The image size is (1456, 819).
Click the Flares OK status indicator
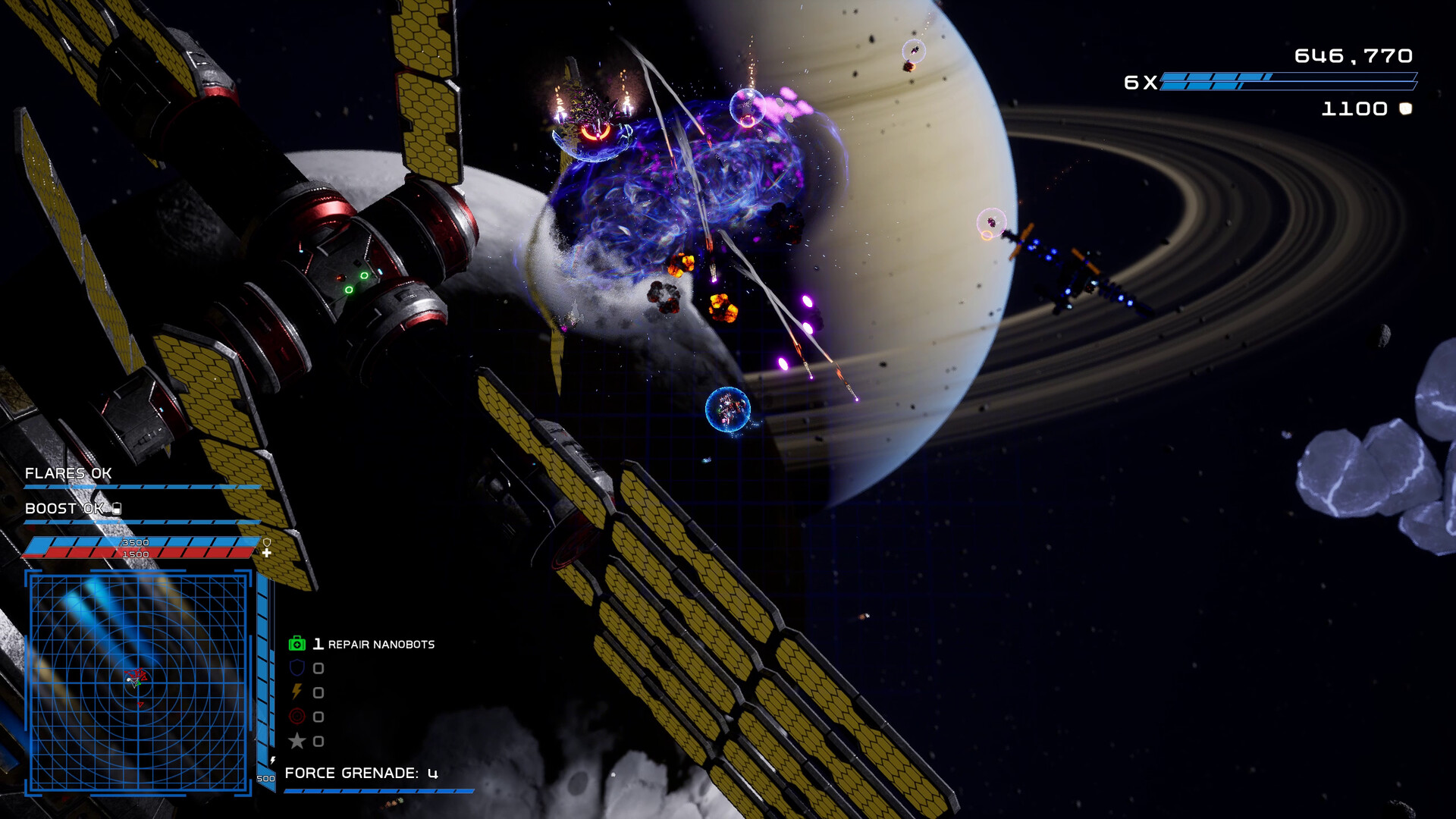click(x=68, y=474)
